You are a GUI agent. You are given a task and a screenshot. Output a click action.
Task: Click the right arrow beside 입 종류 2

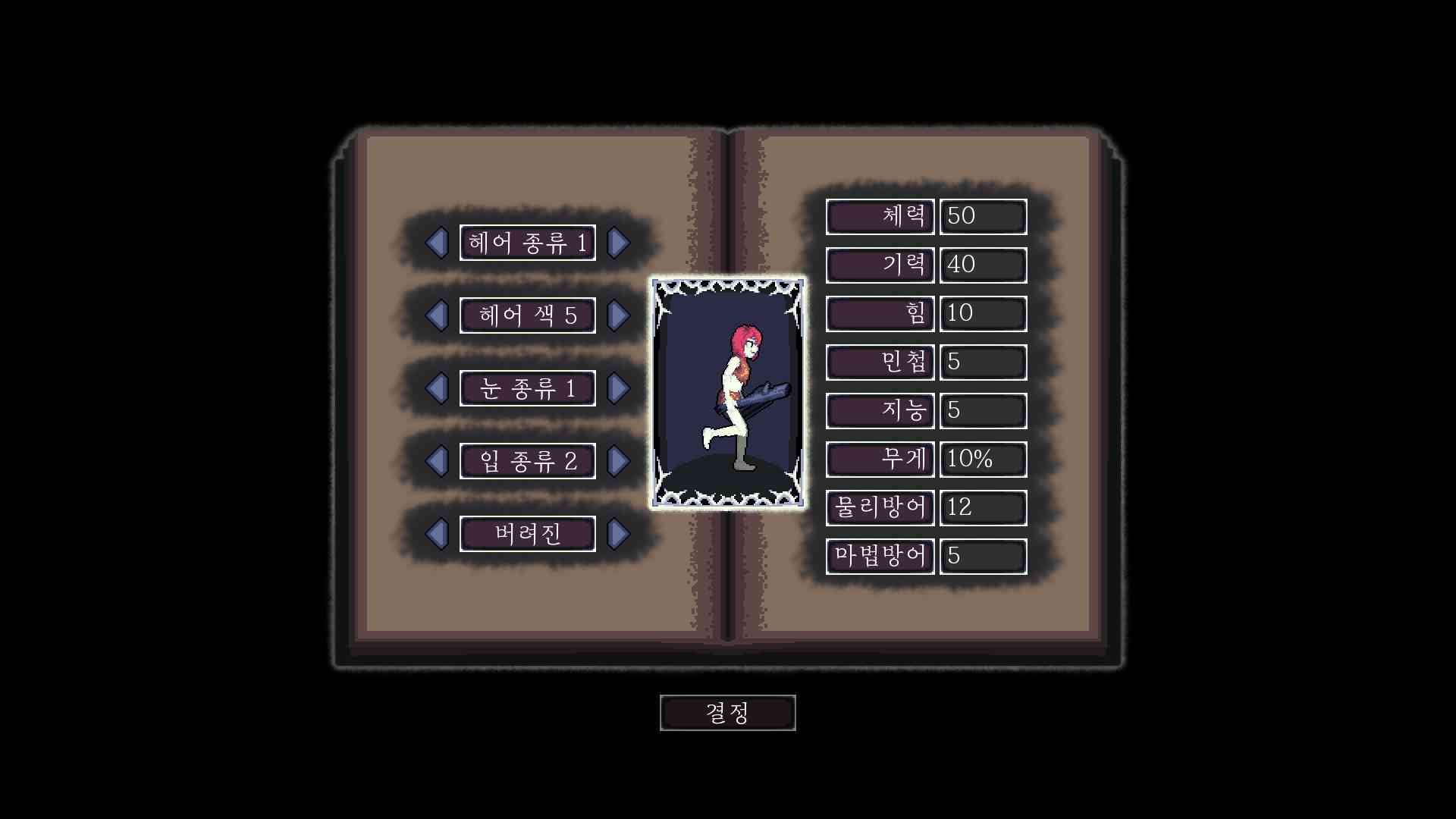tap(620, 460)
